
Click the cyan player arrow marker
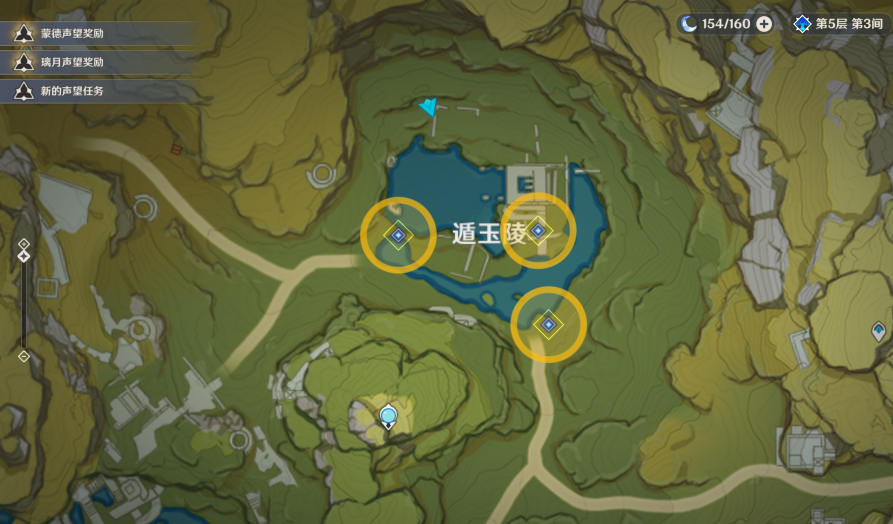430,107
